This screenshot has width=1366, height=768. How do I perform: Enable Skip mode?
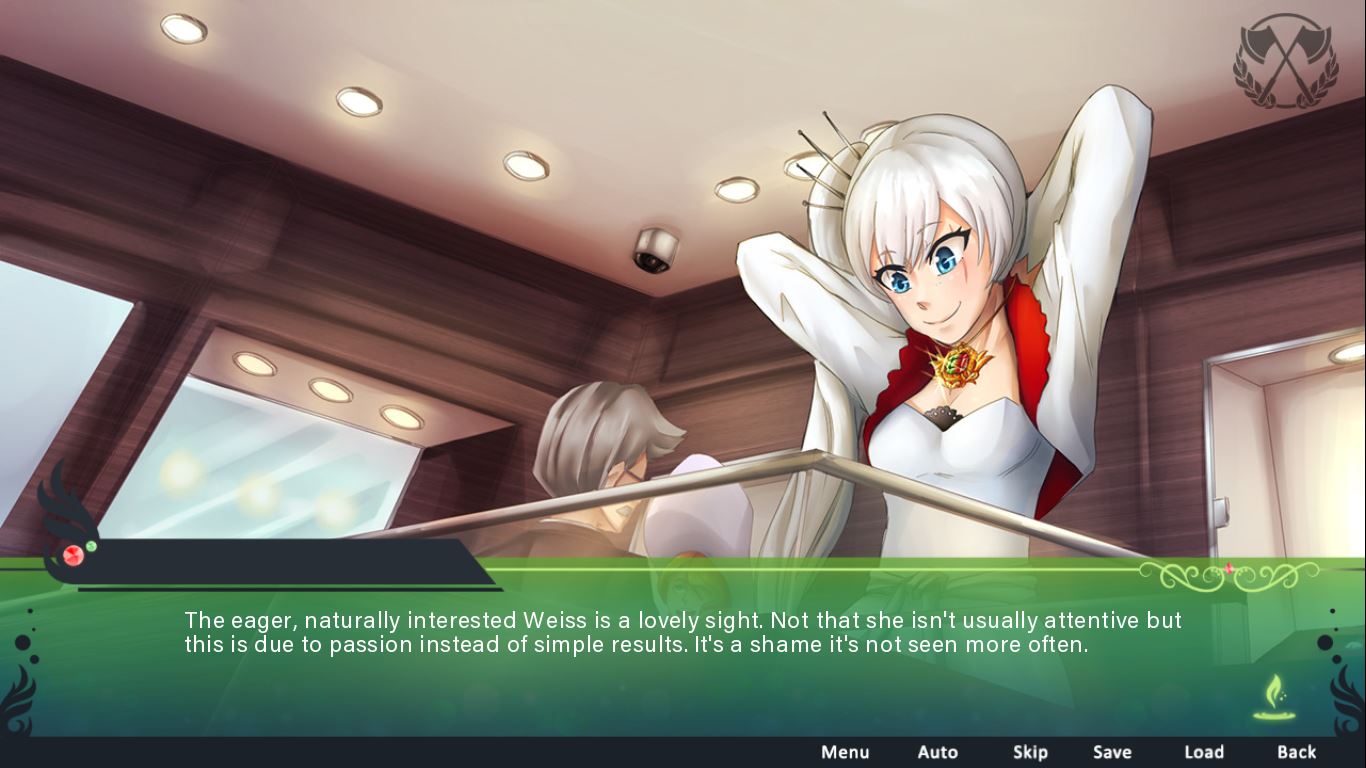pyautogui.click(x=1030, y=752)
